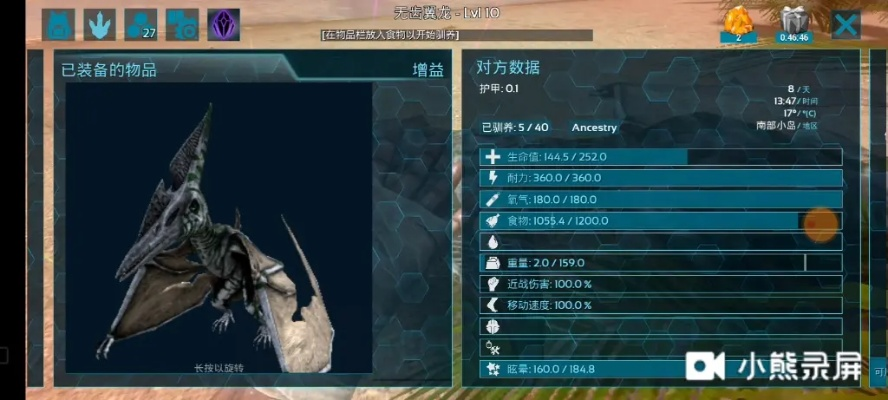
Task: Tap the 小熊录屏 screen recorder overlay
Action: 773,366
